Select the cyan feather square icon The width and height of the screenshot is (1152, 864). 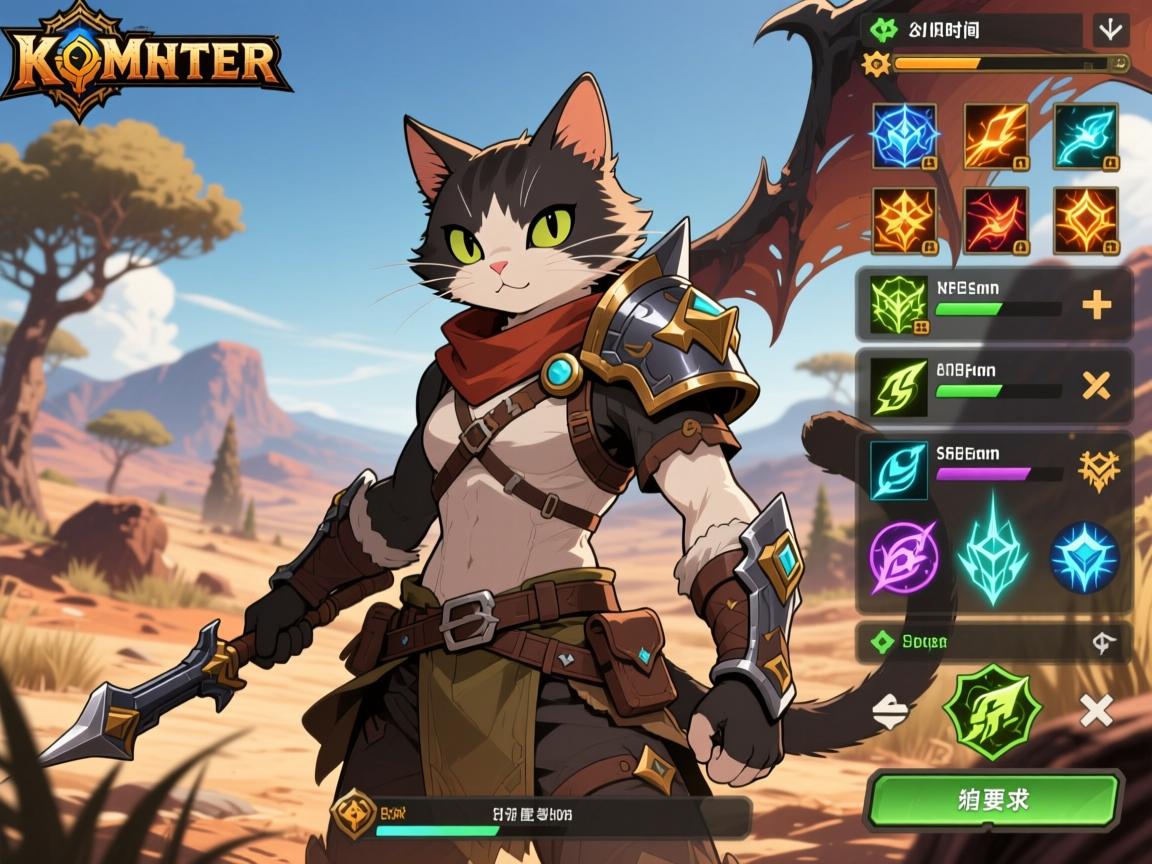pyautogui.click(x=900, y=469)
